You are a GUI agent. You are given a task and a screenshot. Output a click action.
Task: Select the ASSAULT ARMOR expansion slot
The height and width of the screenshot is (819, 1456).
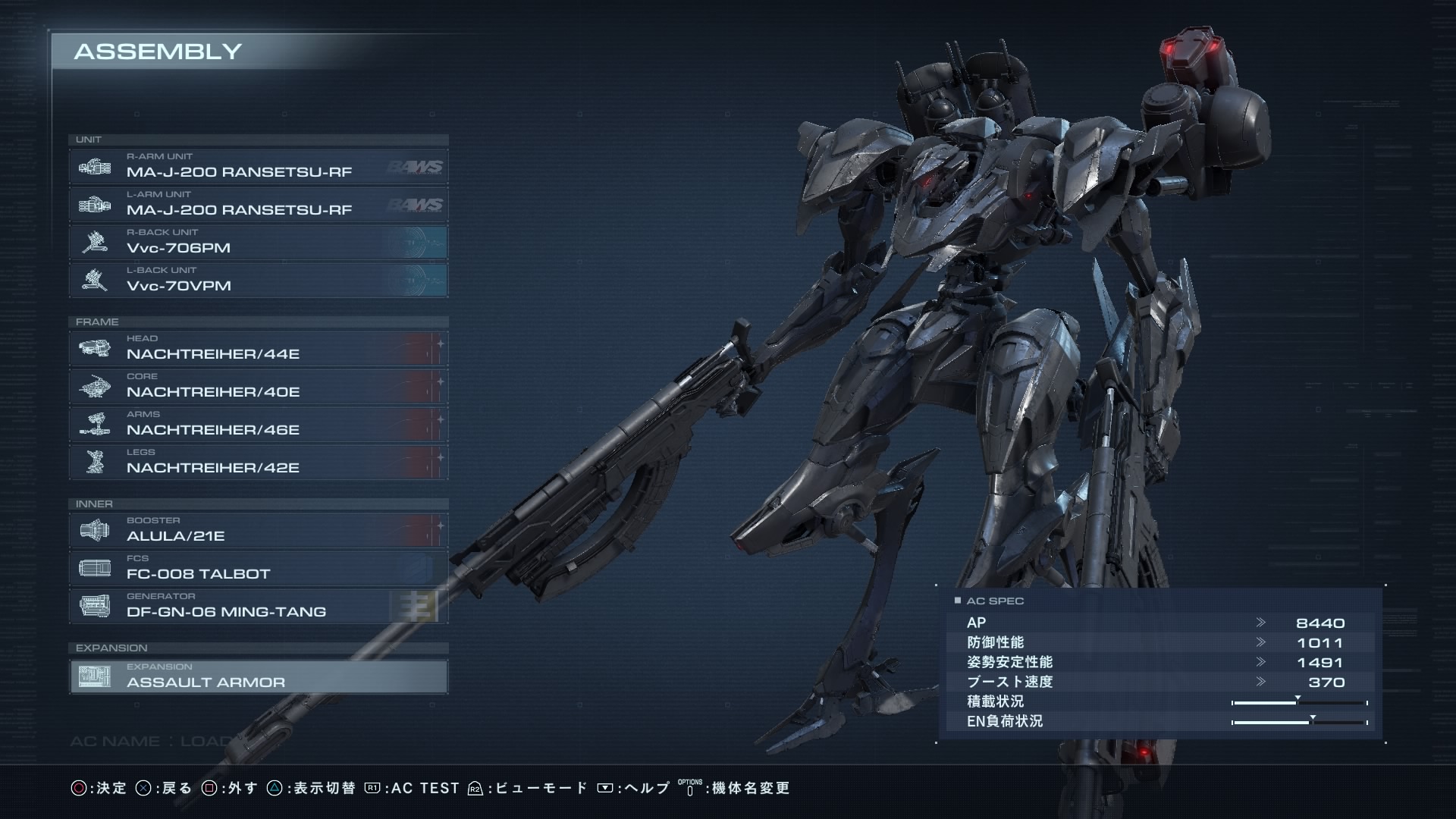coord(258,676)
